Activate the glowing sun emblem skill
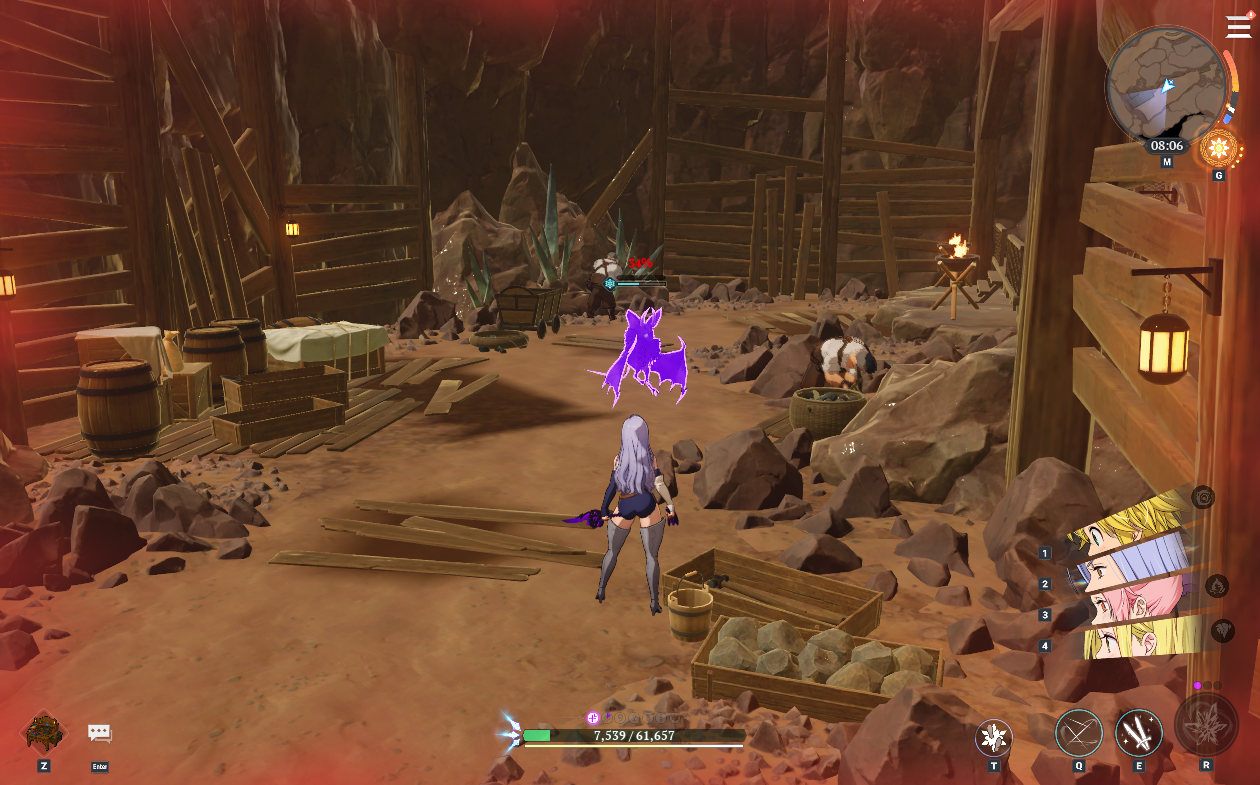Screen dimensions: 1260x785 1218,150
